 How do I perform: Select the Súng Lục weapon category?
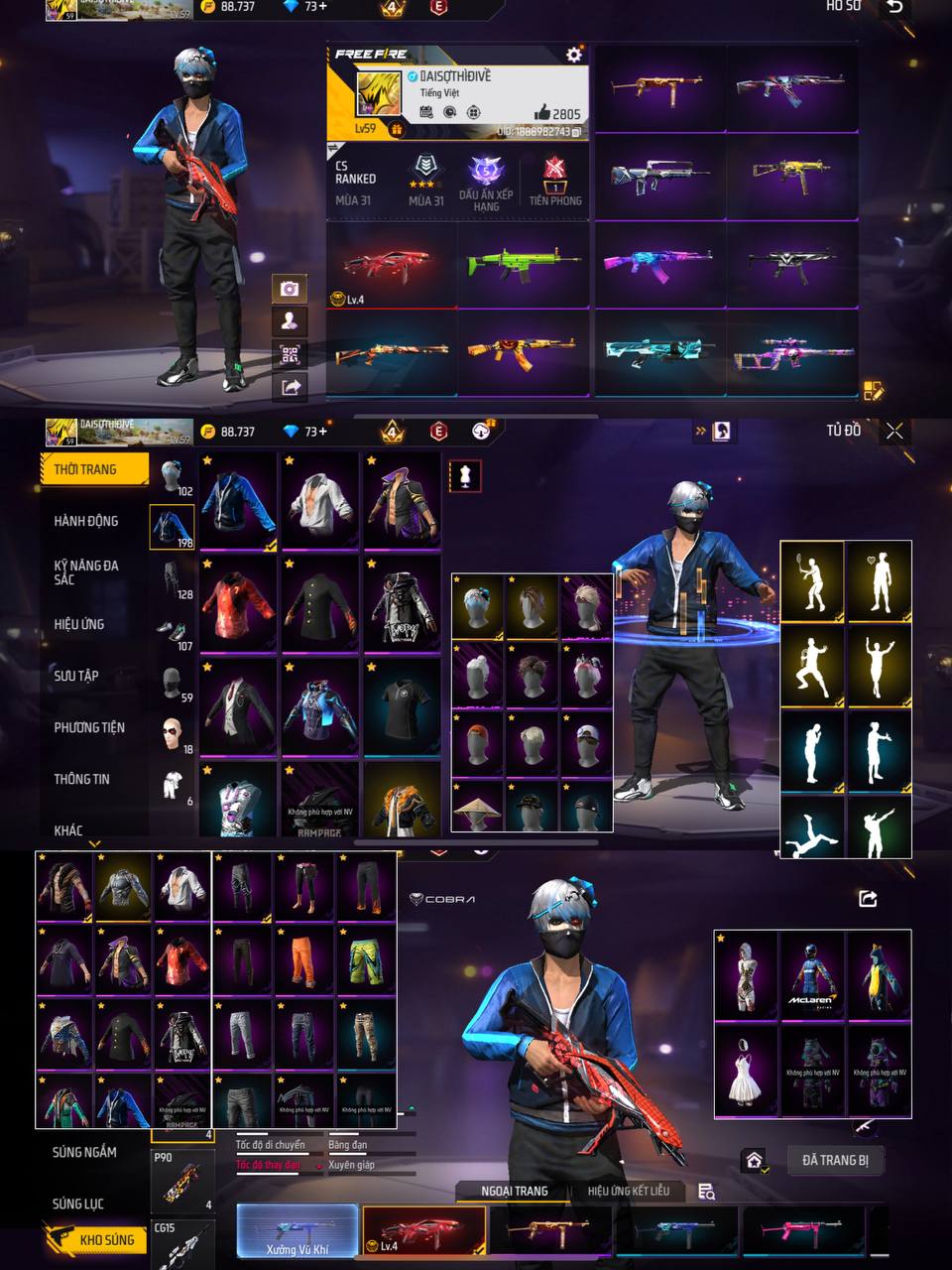pyautogui.click(x=78, y=1204)
